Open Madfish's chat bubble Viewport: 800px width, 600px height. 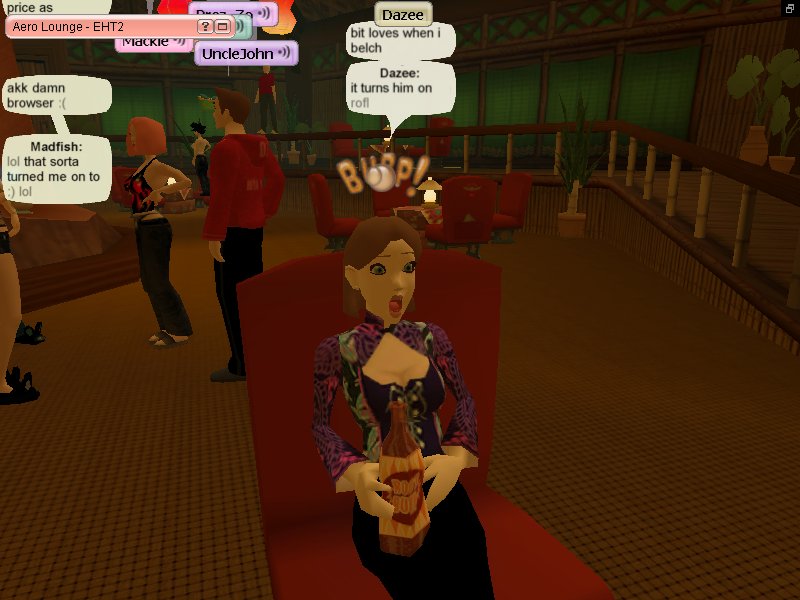(x=56, y=169)
